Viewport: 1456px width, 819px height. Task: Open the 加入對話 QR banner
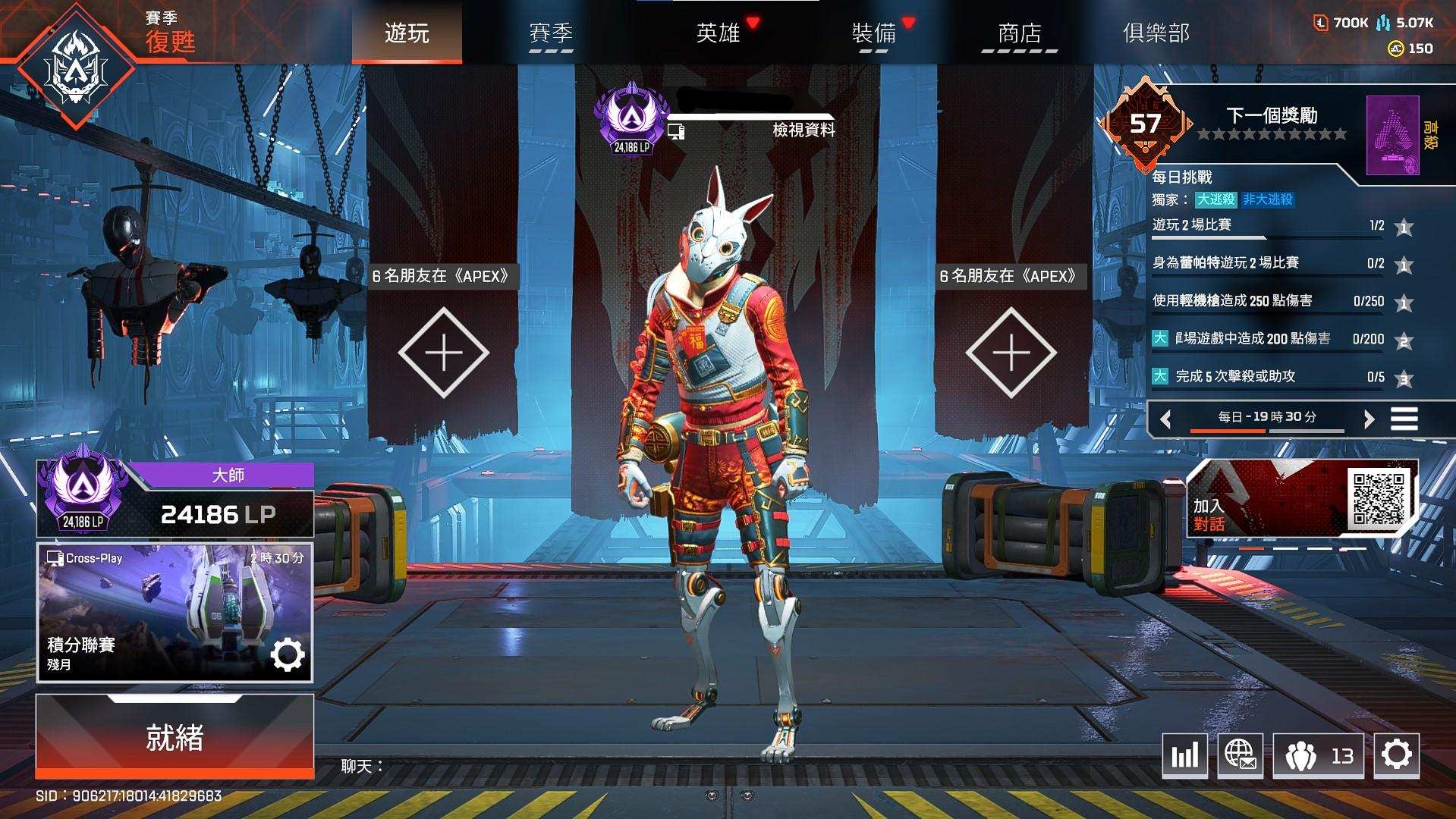(1302, 498)
